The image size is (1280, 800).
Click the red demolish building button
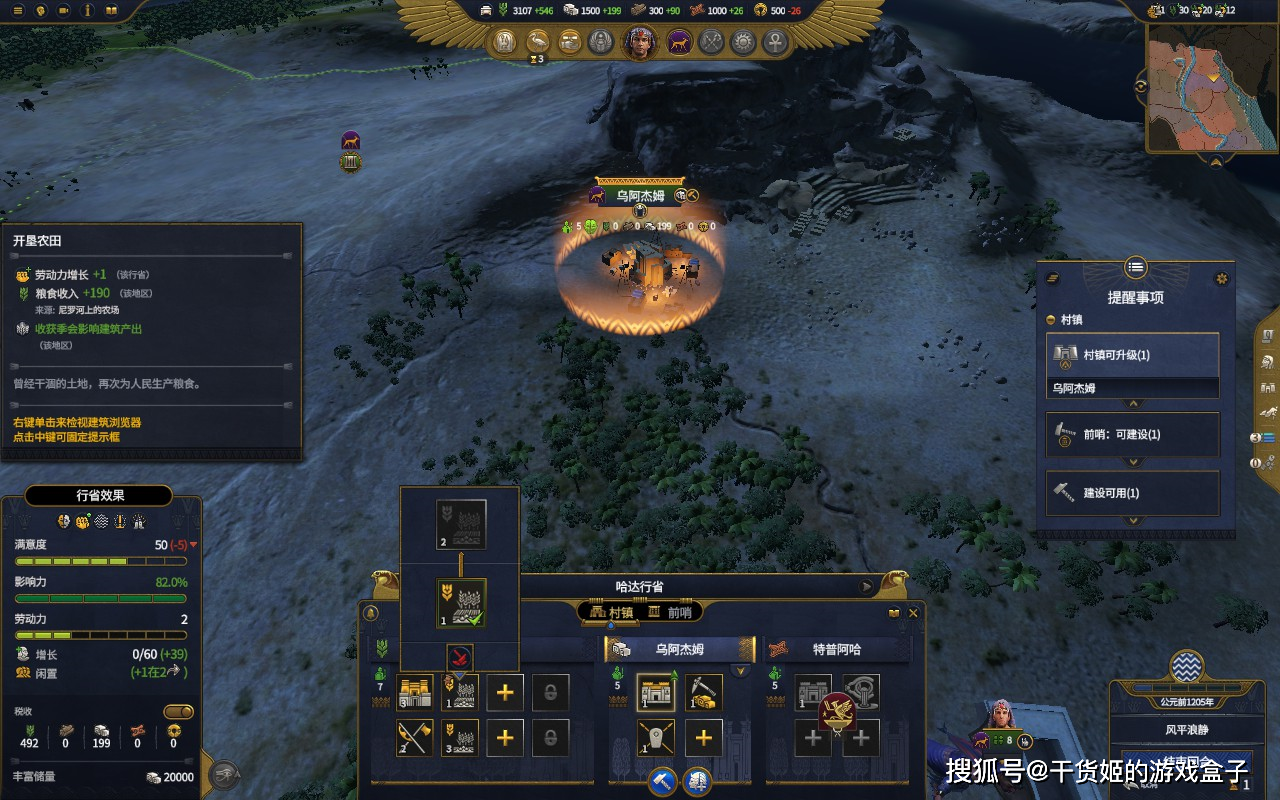(459, 657)
